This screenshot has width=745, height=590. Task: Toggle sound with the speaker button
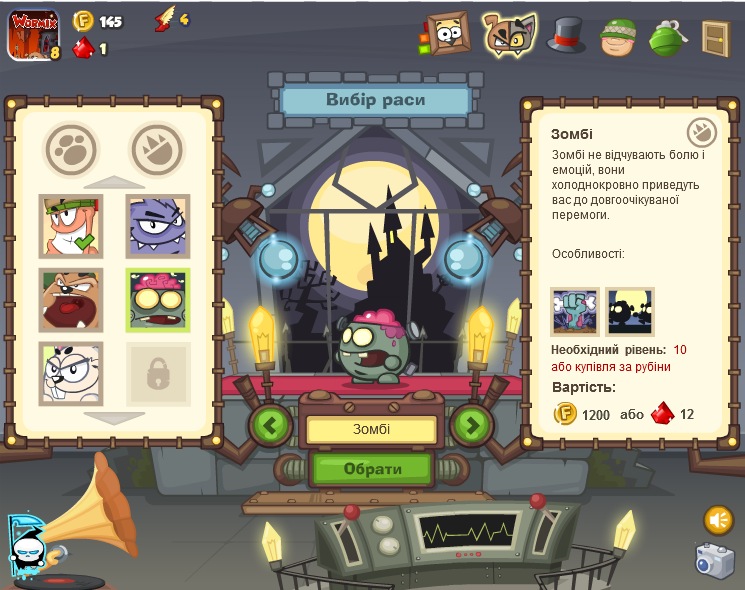[718, 520]
